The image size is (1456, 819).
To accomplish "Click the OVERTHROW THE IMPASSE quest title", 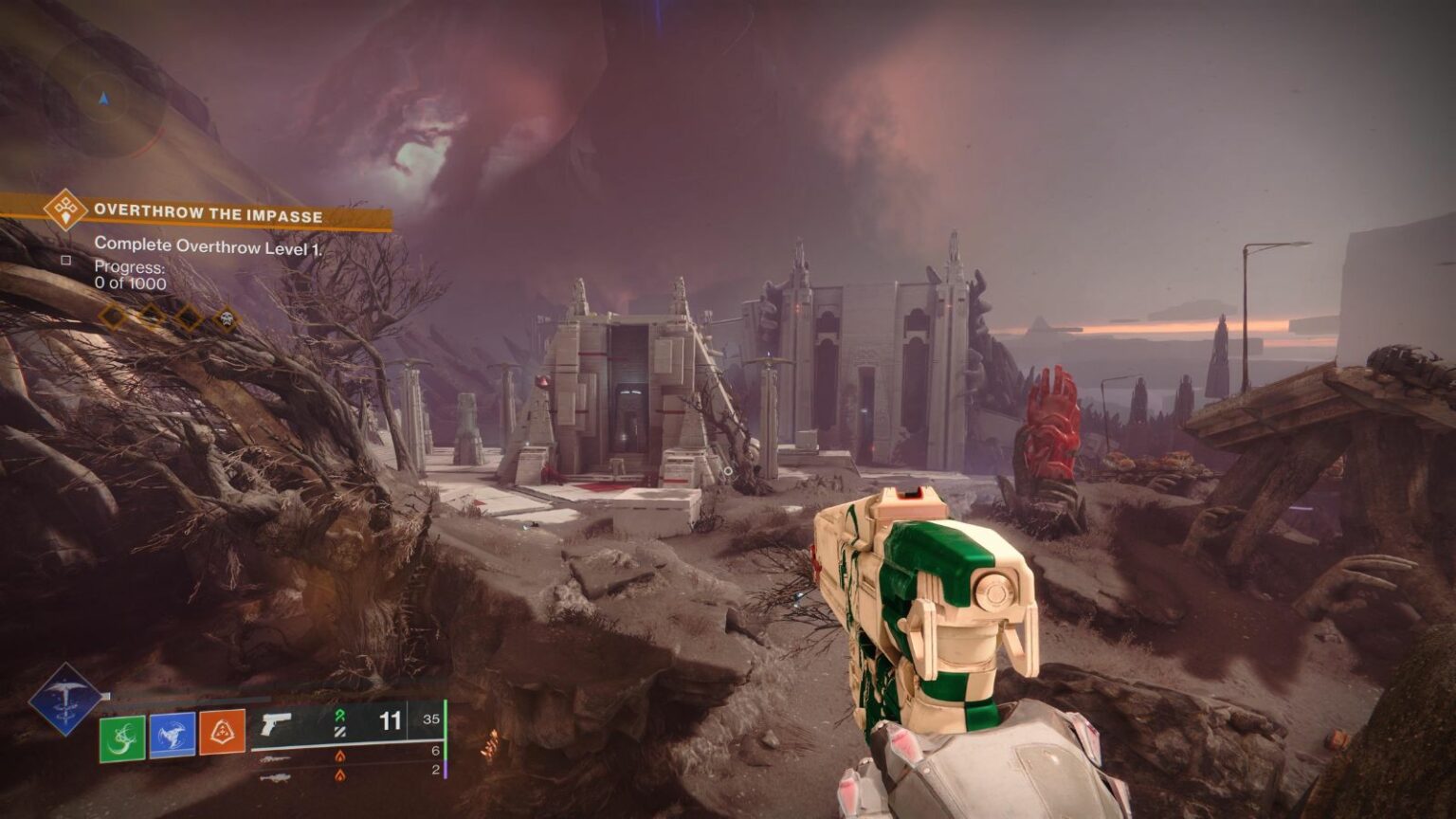I will pyautogui.click(x=209, y=212).
